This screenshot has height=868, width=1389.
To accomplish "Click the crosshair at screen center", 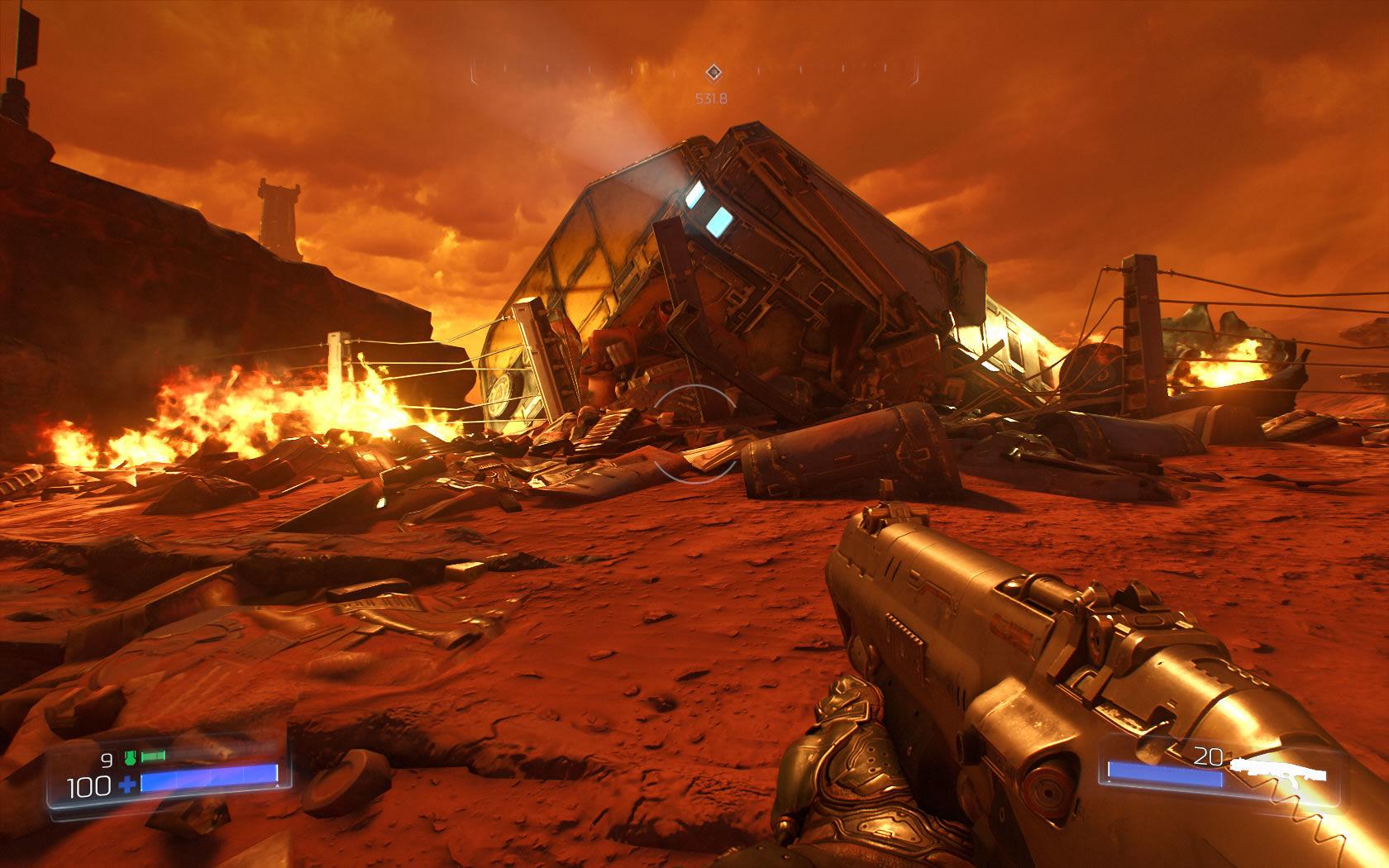I will [694, 434].
